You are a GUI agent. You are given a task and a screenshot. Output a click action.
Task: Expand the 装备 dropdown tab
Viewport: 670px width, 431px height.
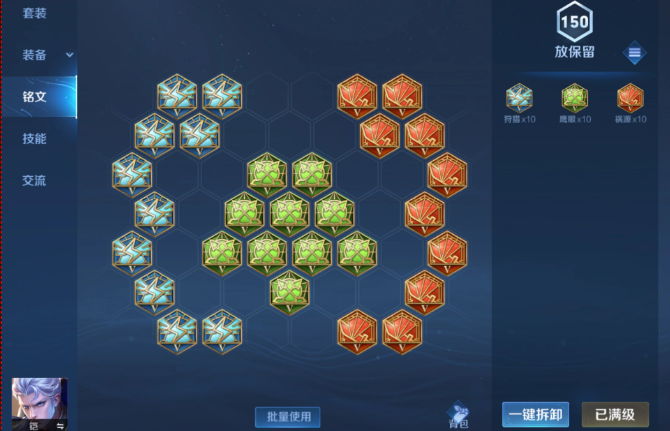(40, 55)
